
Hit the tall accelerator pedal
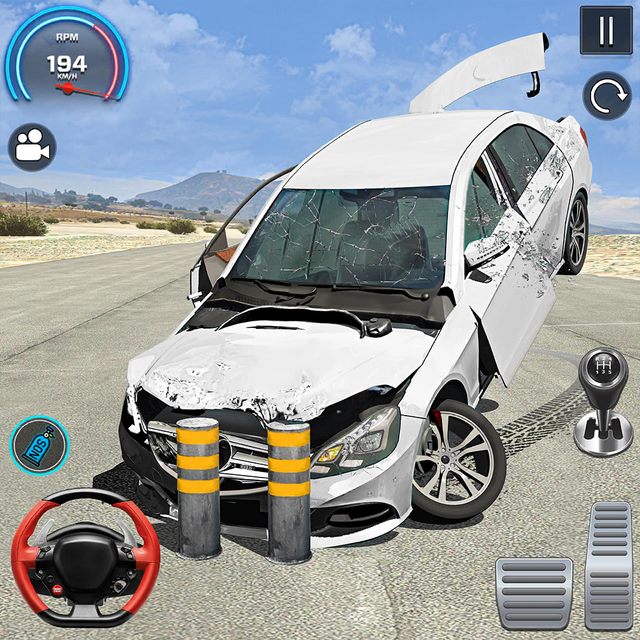point(609,564)
